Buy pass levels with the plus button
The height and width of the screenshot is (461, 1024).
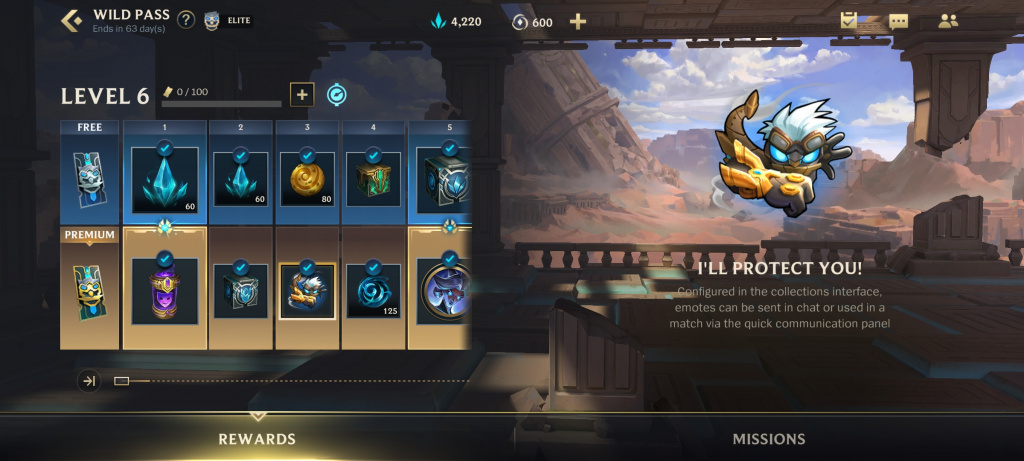point(302,95)
